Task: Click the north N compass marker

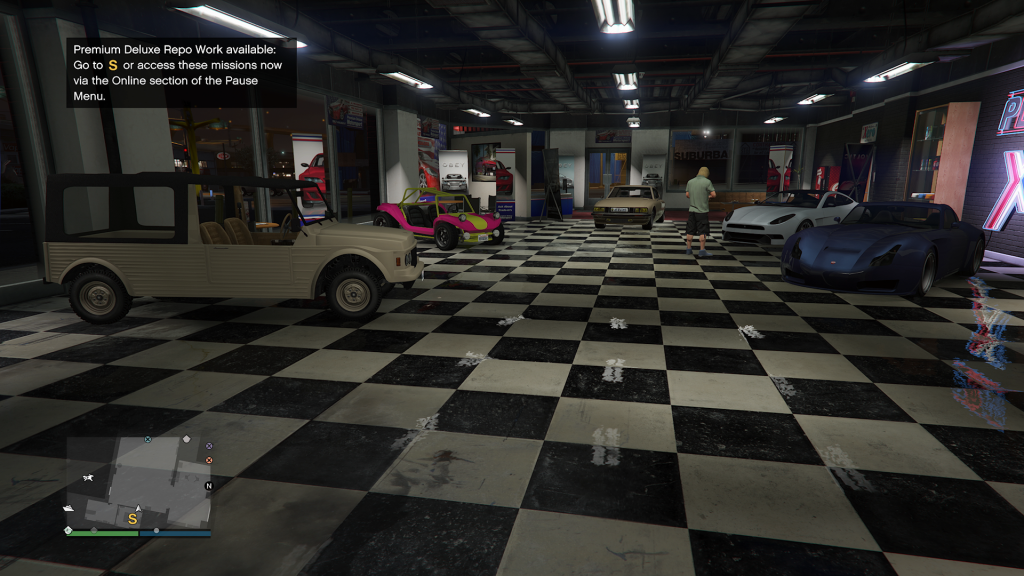Action: 209,486
